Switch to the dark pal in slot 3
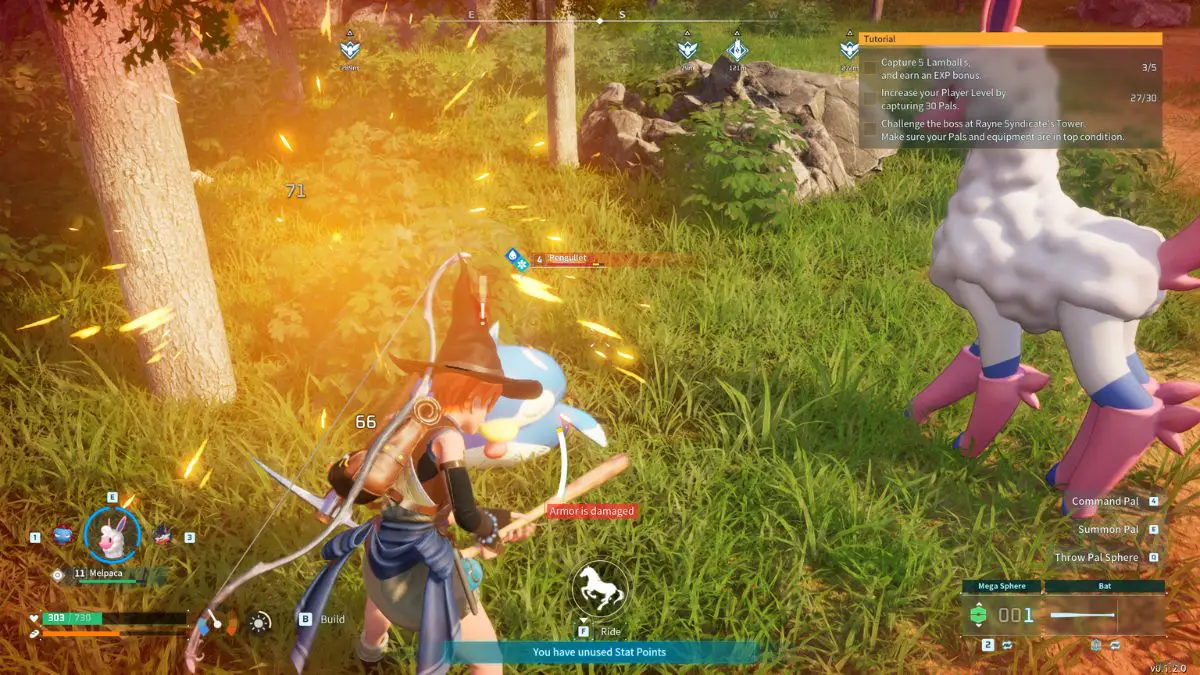Viewport: 1200px width, 675px height. [162, 535]
